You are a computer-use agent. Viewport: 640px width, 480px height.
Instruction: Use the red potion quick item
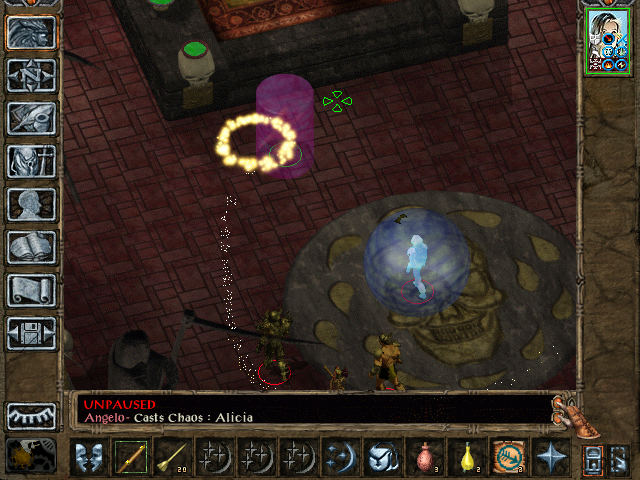coord(424,457)
